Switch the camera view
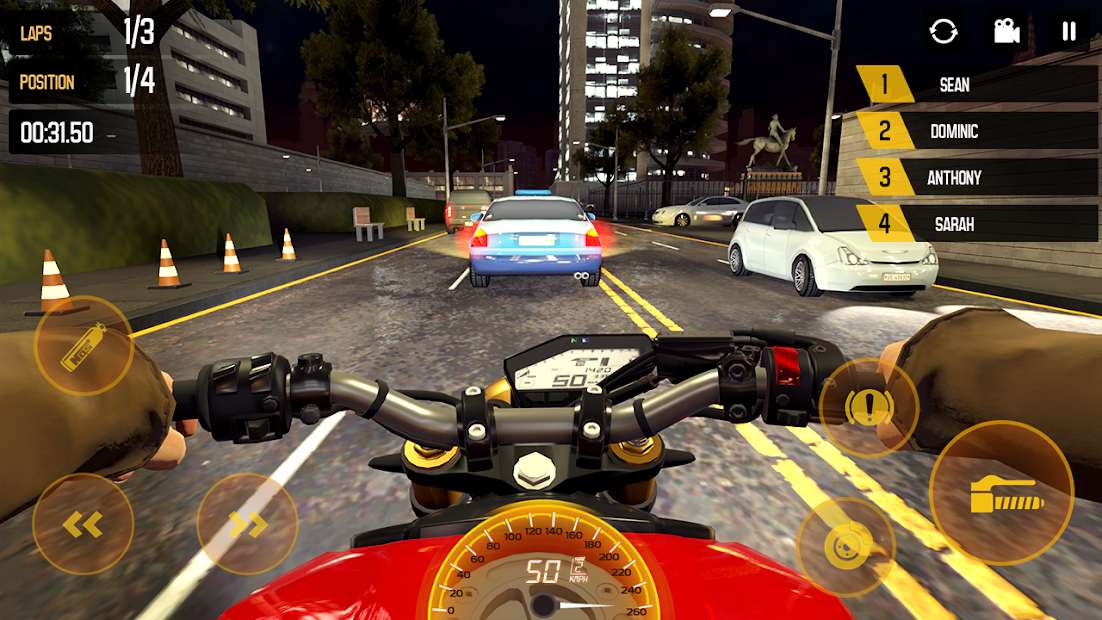 pos(1006,31)
